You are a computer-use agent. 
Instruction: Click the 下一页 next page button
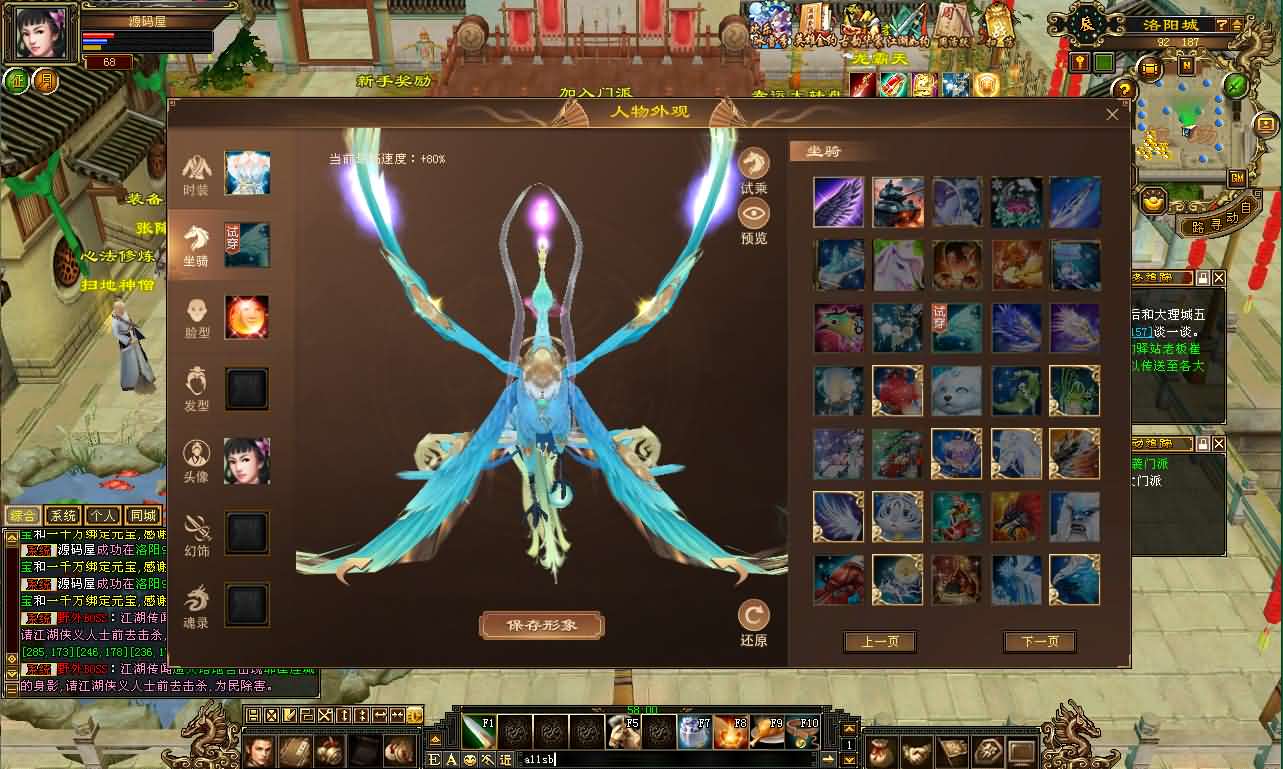[x=1039, y=642]
